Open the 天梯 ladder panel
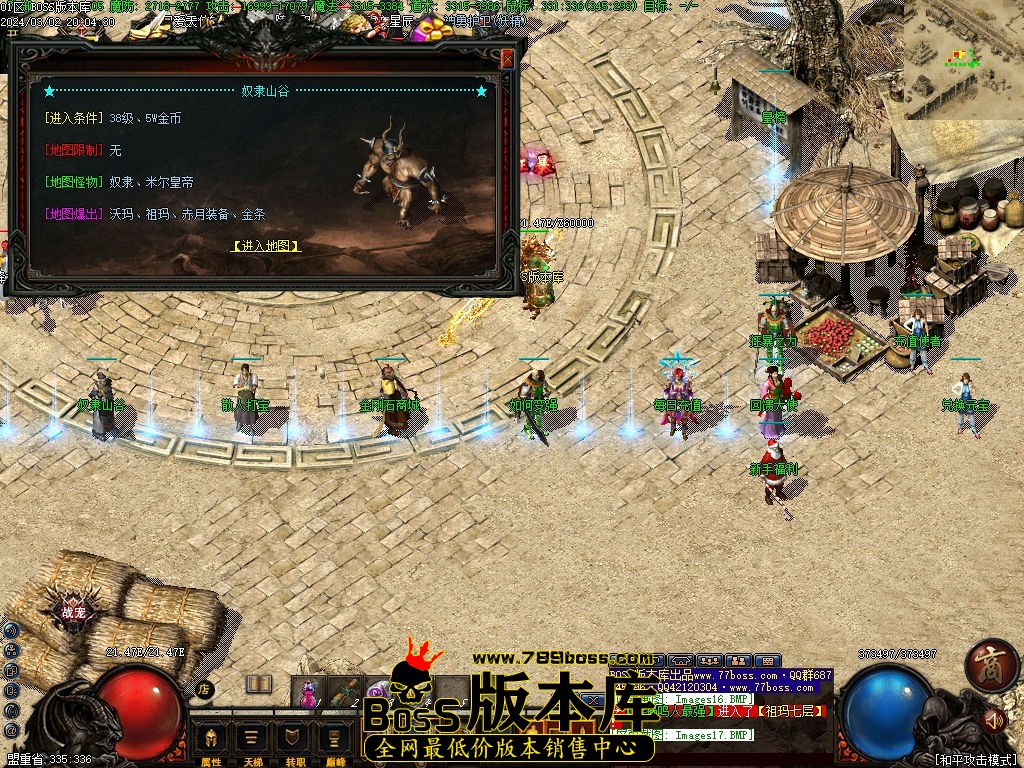Viewport: 1024px width, 768px height. [253, 742]
